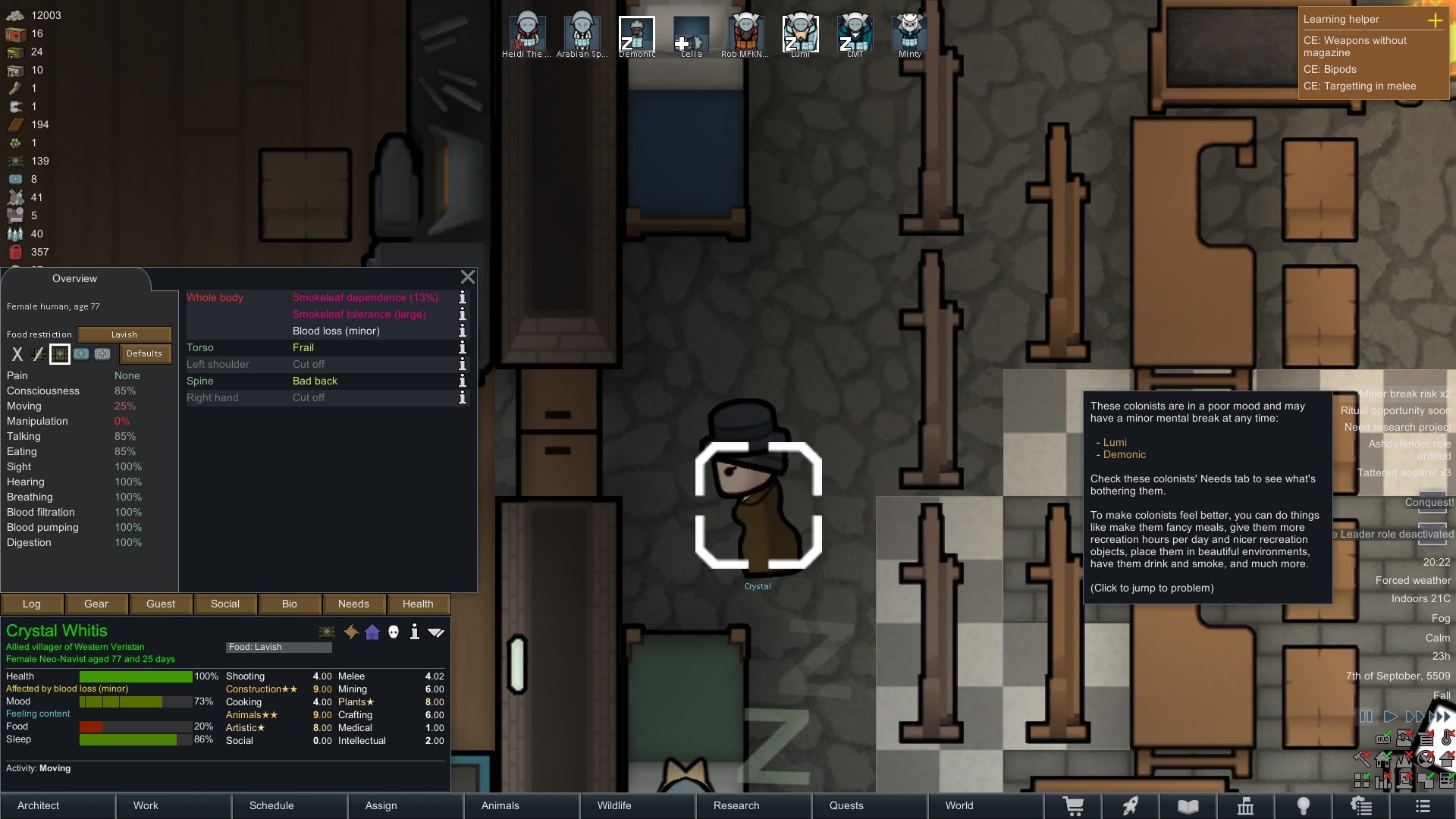
Task: Open the Bio tab
Action: [x=290, y=604]
